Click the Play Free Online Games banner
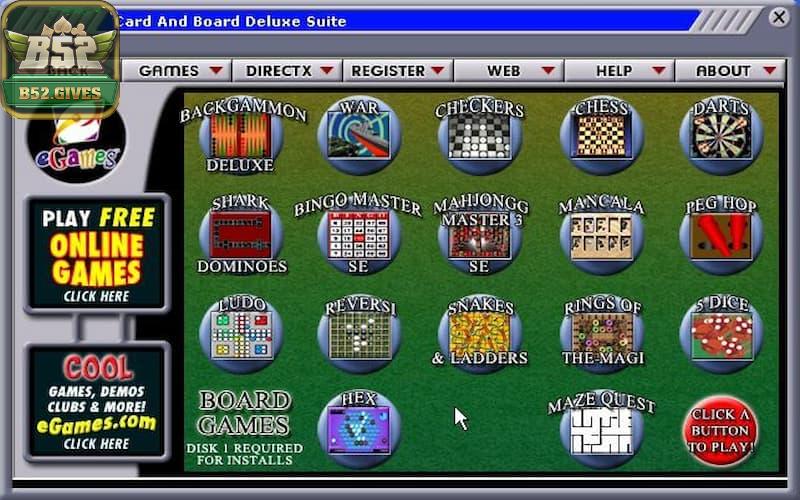 tap(97, 254)
